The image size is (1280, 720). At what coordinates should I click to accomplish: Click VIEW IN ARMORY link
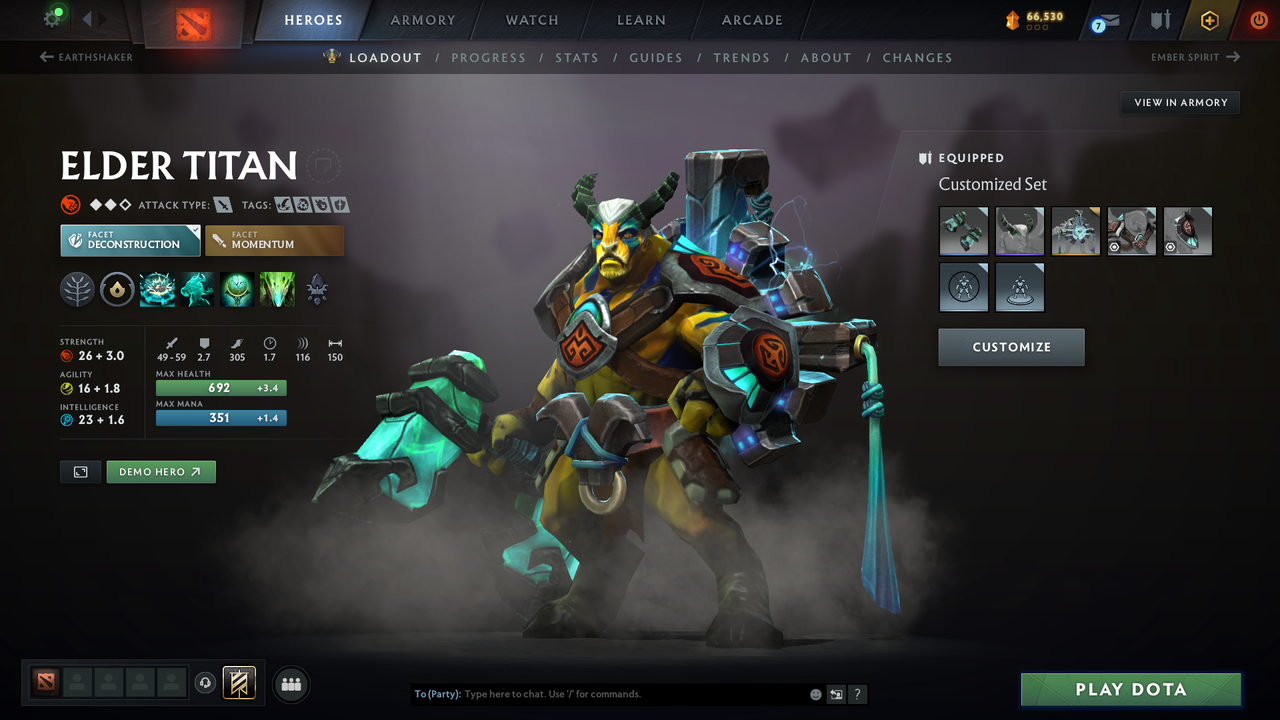tap(1180, 102)
